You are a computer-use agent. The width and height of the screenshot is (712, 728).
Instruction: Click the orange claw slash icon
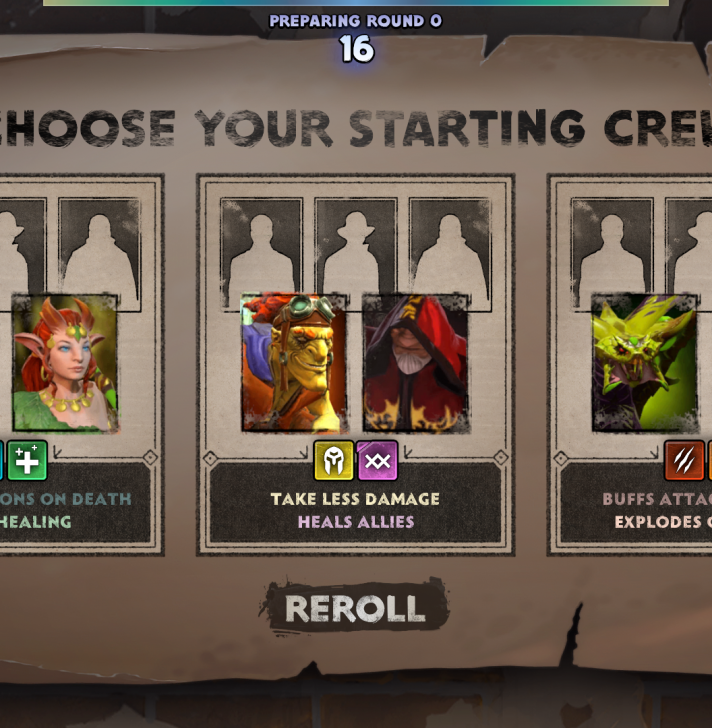[x=684, y=461]
